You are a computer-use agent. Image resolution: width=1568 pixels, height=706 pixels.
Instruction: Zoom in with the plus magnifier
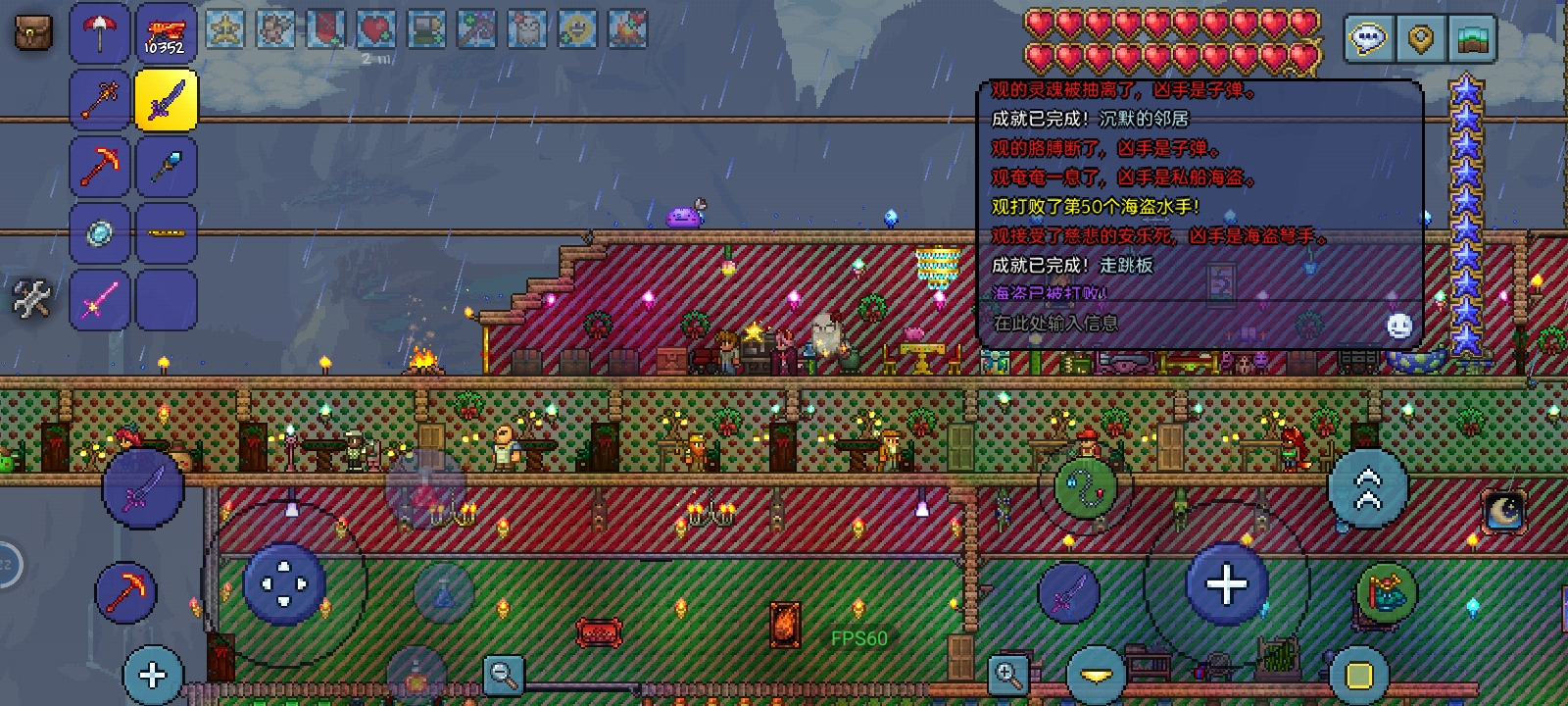(1007, 674)
